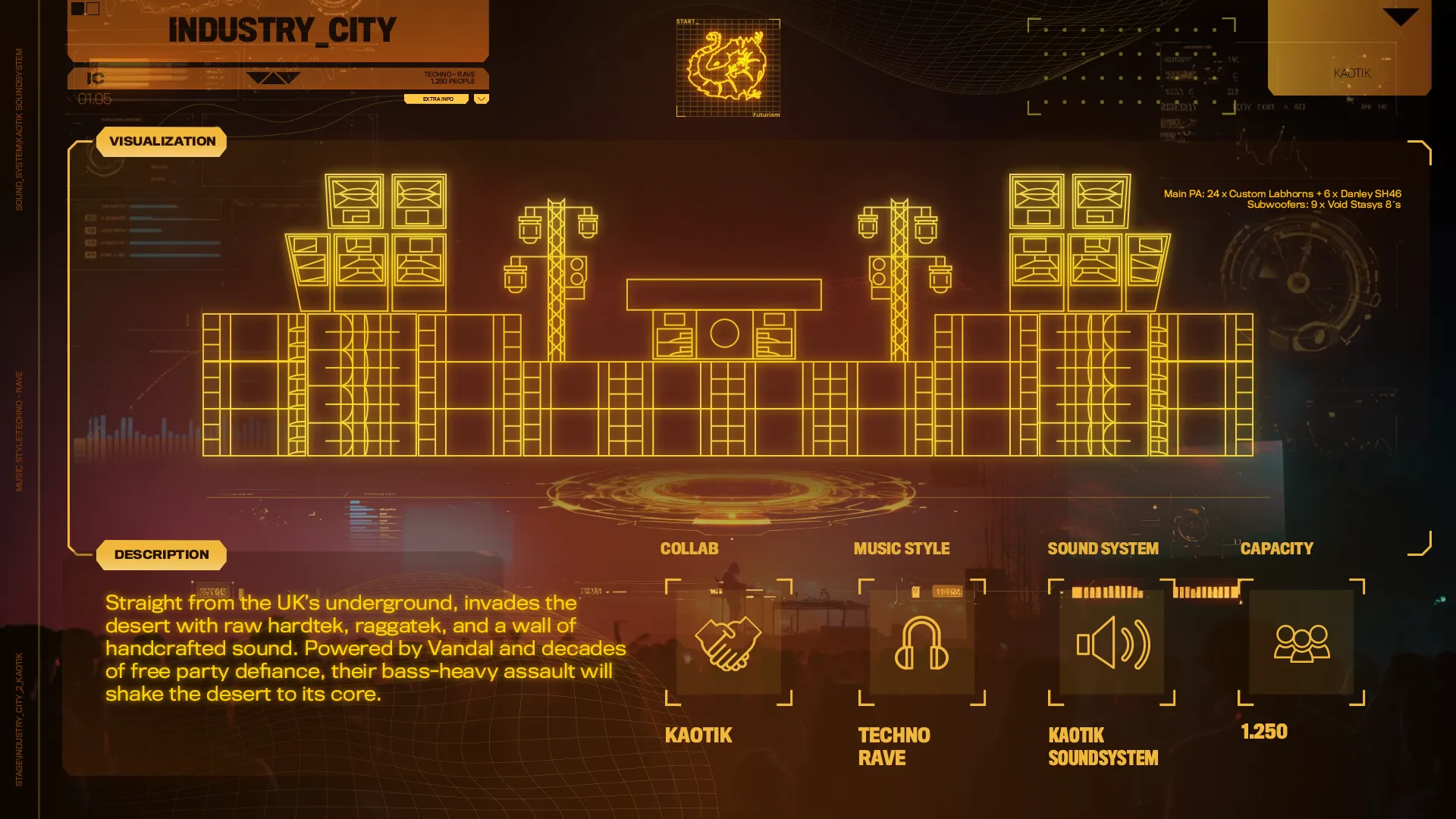Expand the chevron beside EXTRA INFO

(x=482, y=99)
